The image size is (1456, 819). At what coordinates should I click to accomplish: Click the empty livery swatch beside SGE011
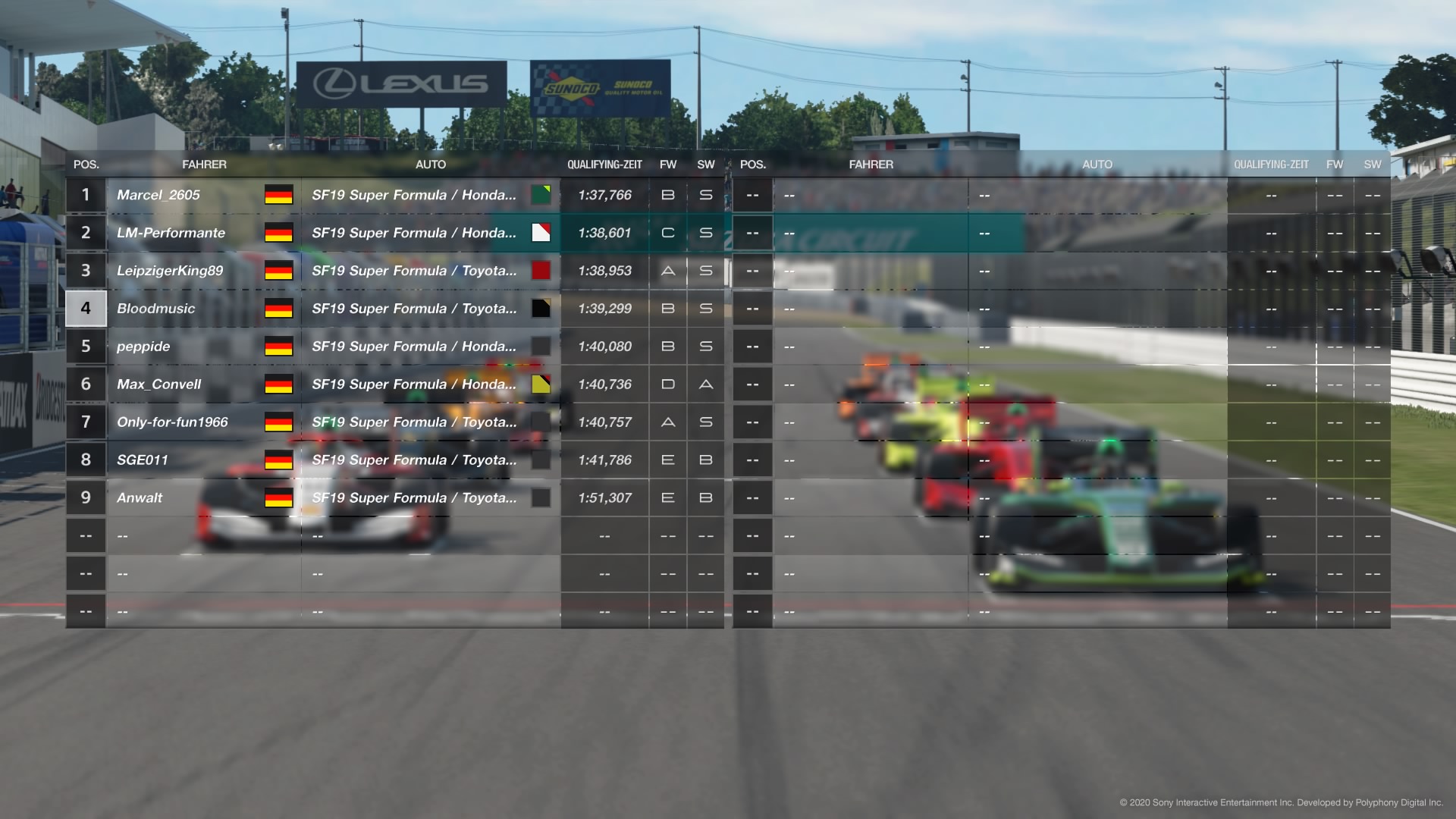tap(541, 460)
